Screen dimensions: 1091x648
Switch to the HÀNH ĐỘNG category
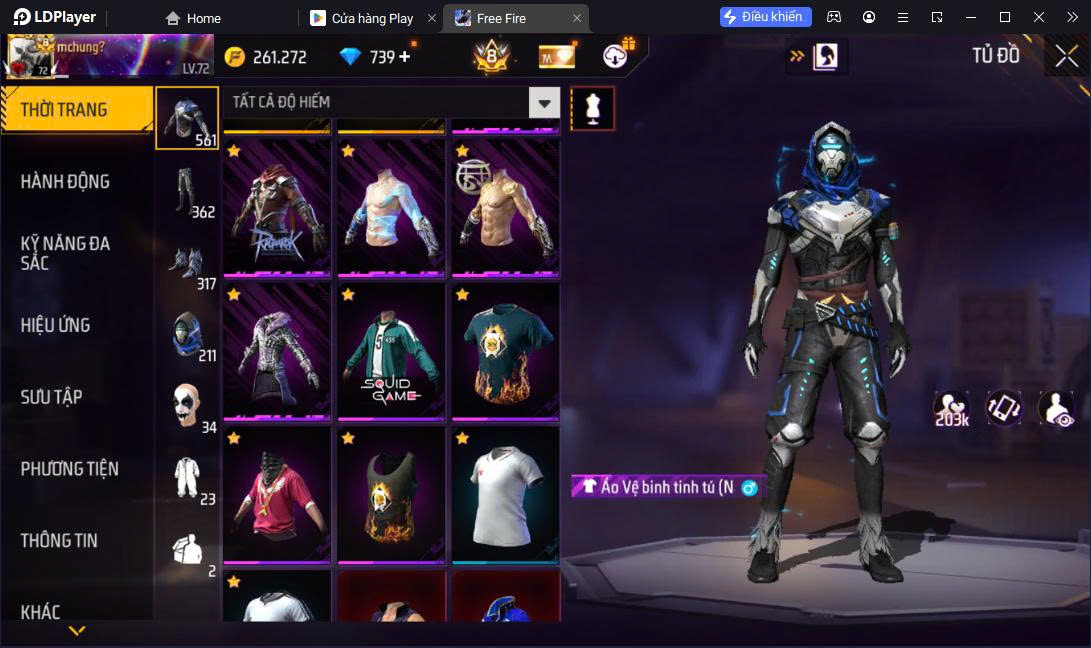tap(66, 181)
